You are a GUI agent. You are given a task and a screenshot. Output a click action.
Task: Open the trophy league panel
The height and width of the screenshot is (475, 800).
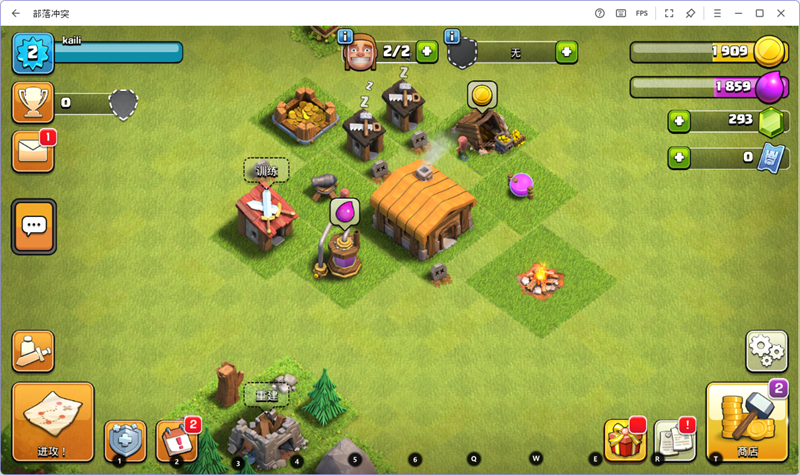(32, 102)
